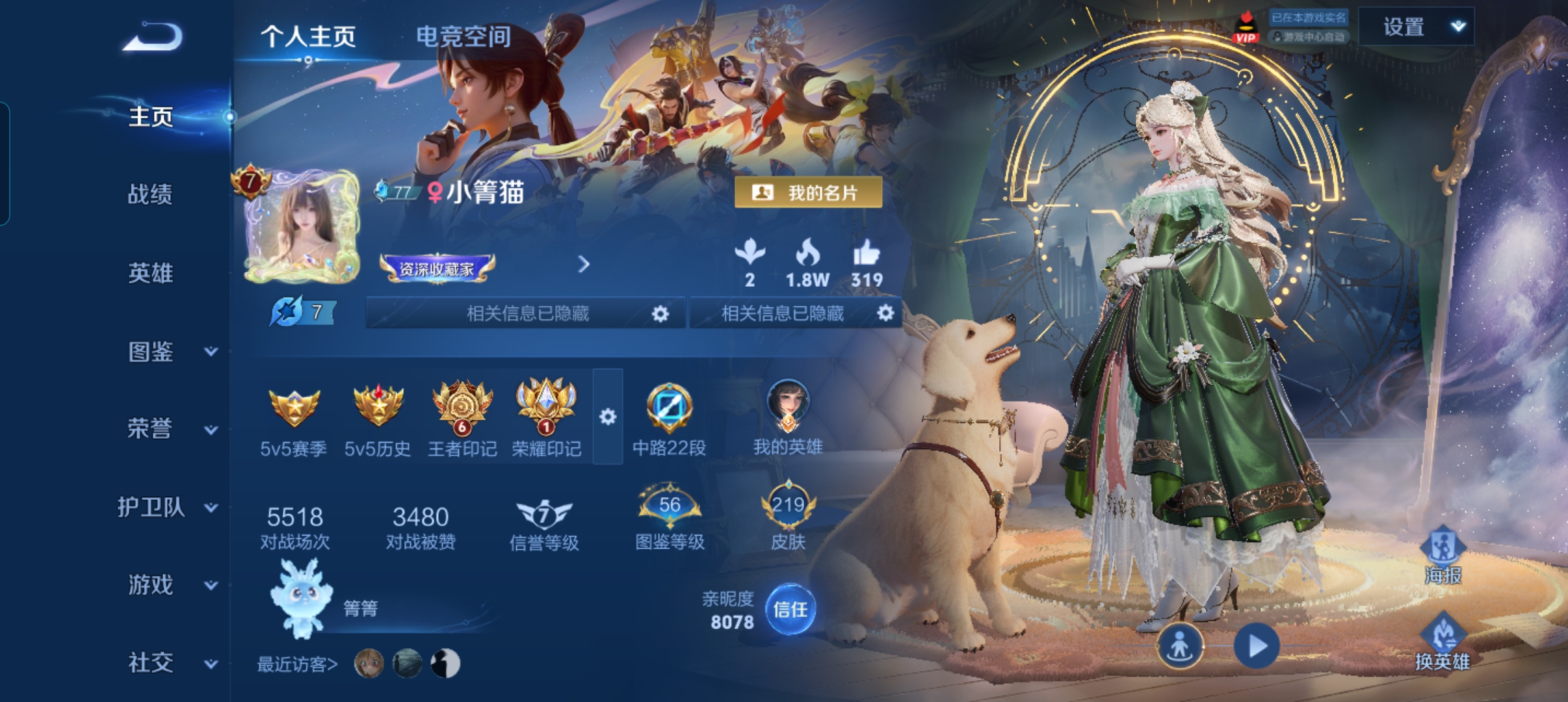This screenshot has height=702, width=1568.
Task: Open the 皮肤 collection count
Action: [788, 517]
